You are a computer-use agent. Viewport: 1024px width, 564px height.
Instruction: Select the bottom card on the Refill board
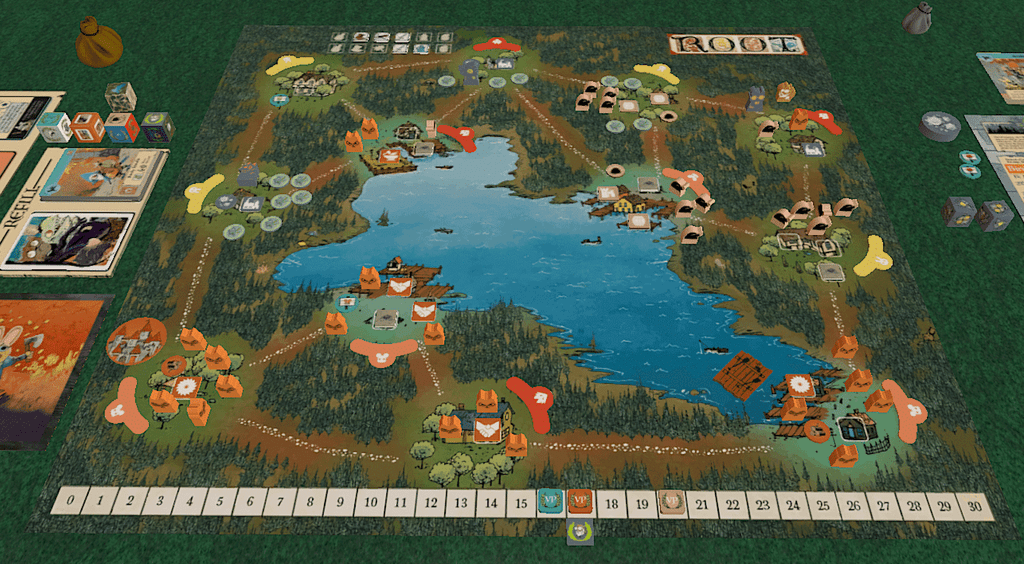click(x=70, y=240)
